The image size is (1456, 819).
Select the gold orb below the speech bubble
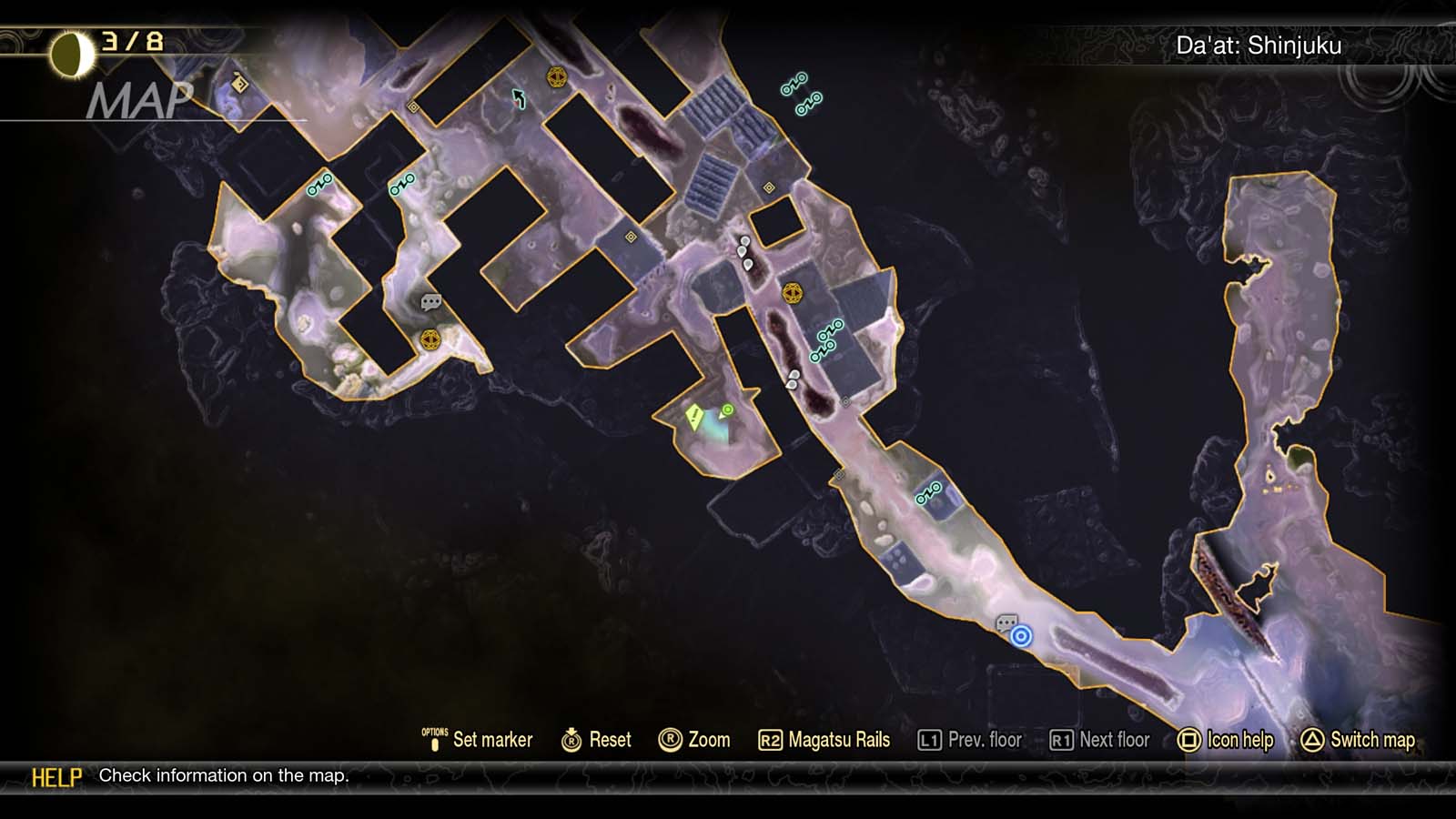[x=430, y=340]
